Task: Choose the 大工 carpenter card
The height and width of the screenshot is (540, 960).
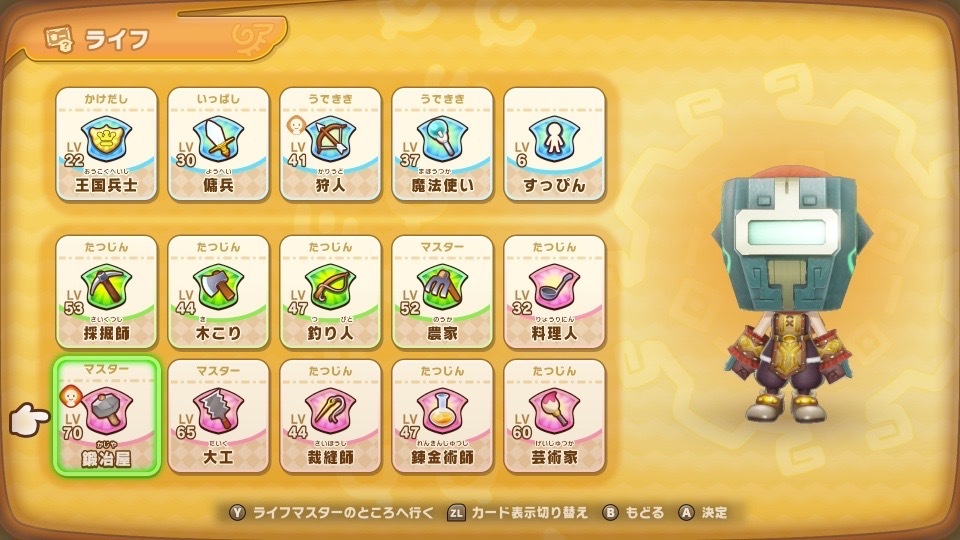Action: [218, 416]
